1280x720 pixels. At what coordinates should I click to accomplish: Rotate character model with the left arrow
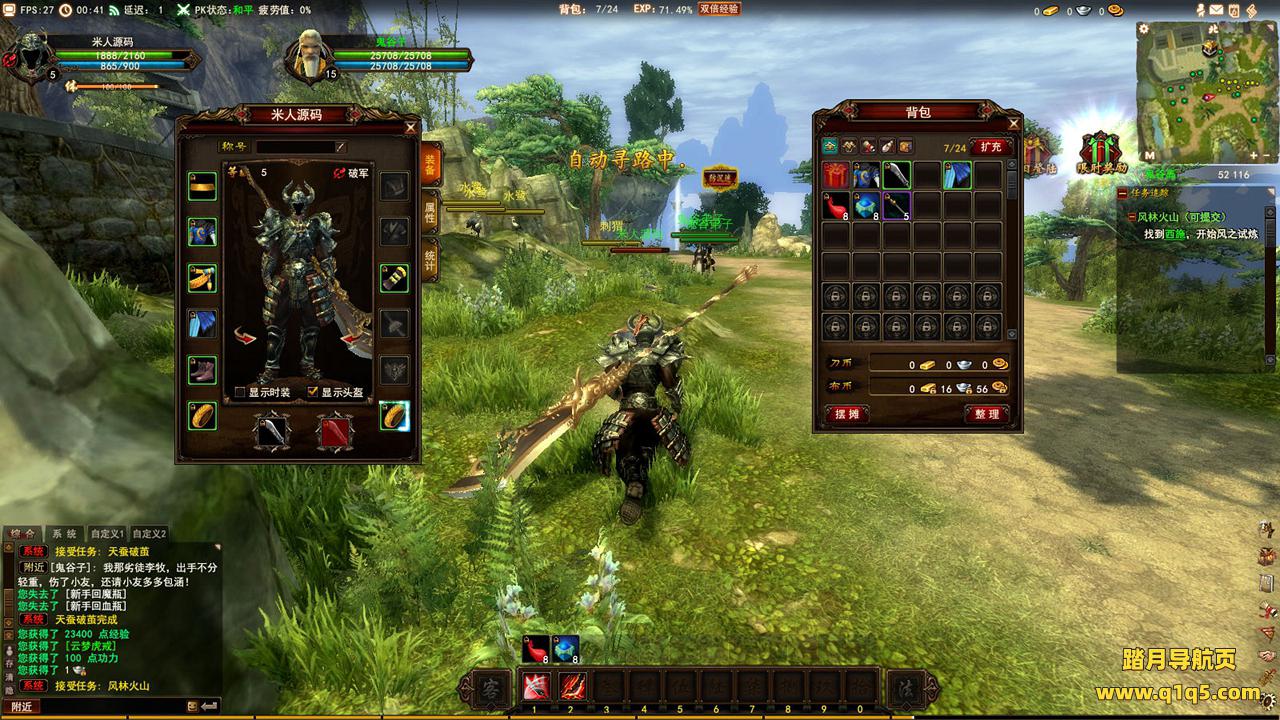point(245,337)
